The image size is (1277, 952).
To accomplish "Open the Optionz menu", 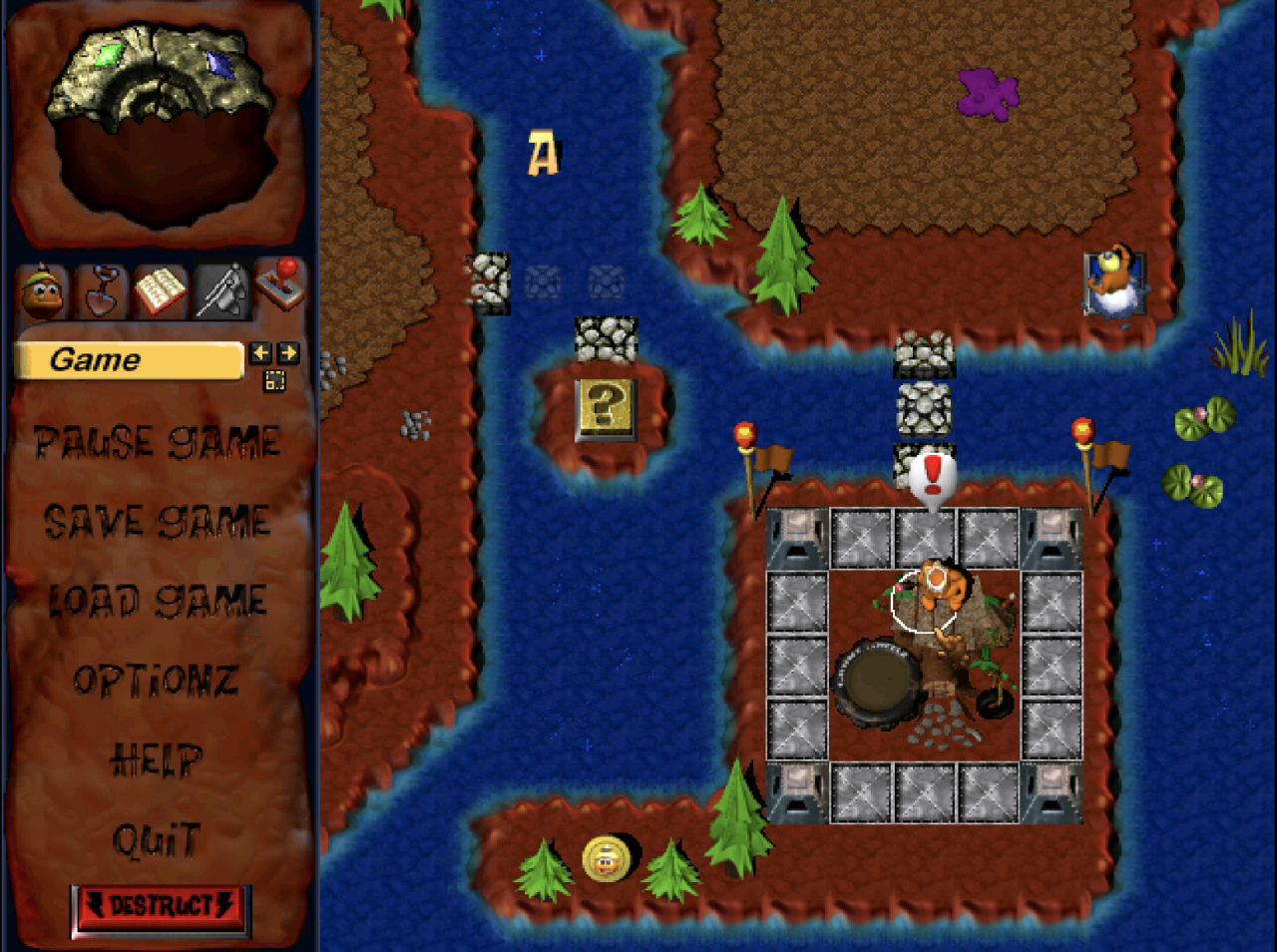I will click(x=156, y=681).
